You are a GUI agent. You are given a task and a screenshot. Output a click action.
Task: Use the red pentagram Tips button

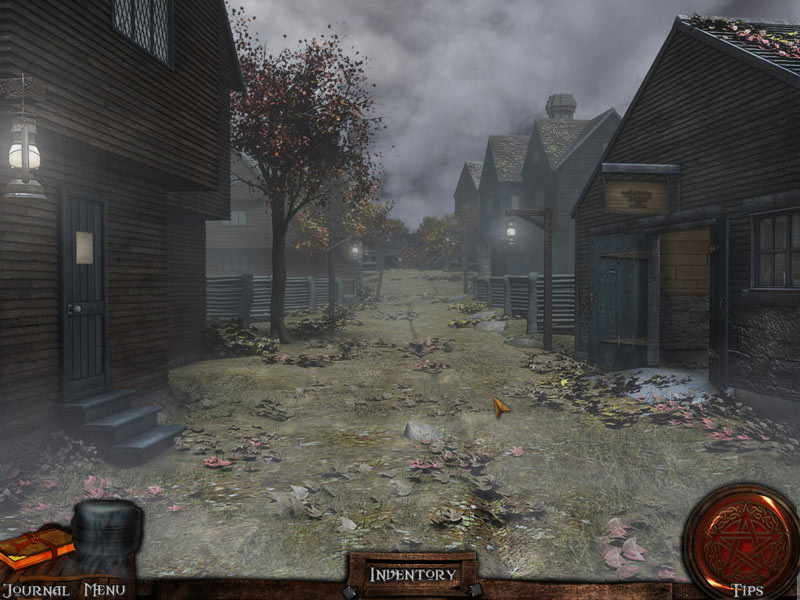[x=740, y=540]
